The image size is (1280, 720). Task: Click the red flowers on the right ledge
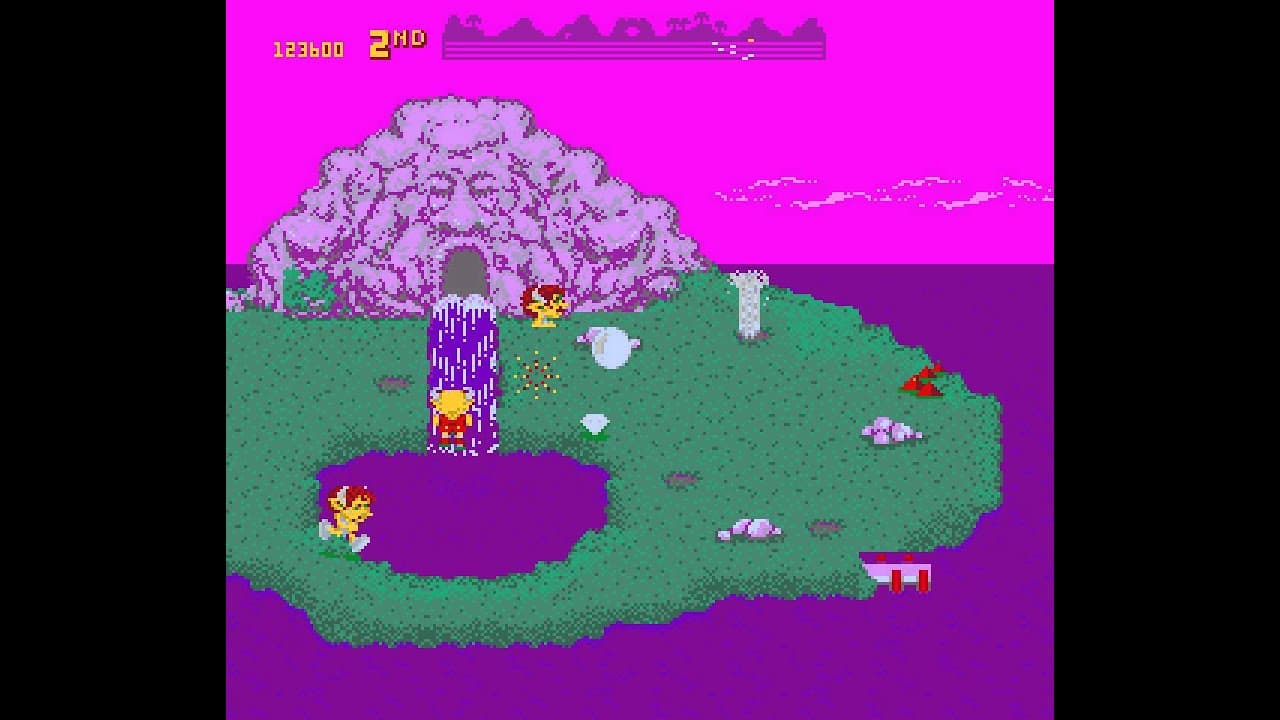click(925, 380)
